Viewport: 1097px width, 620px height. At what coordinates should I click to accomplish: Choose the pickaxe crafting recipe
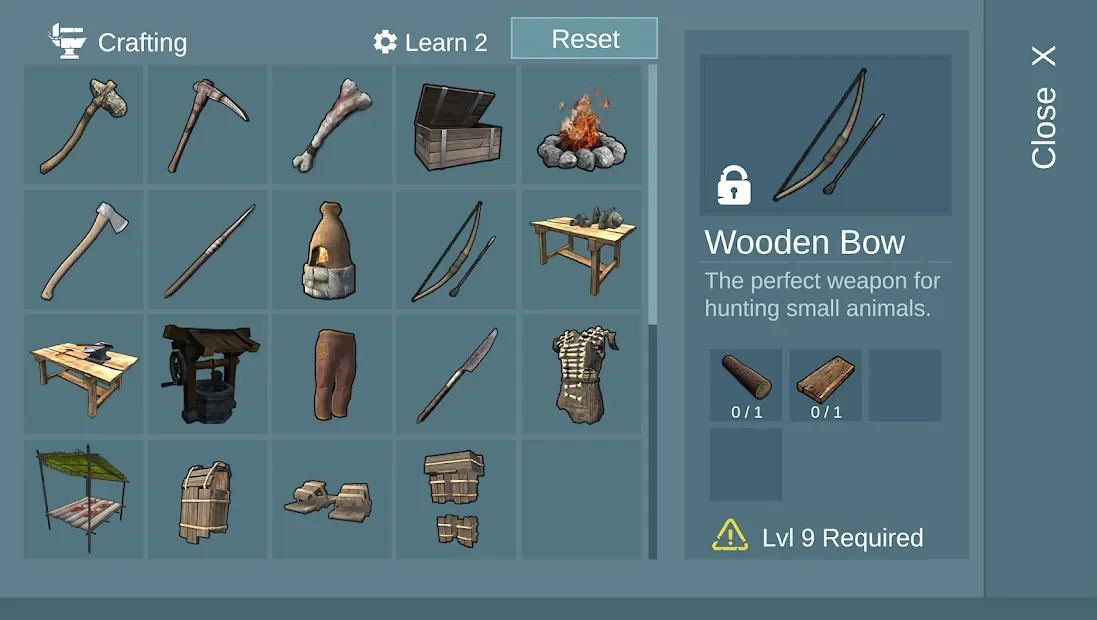(x=209, y=125)
